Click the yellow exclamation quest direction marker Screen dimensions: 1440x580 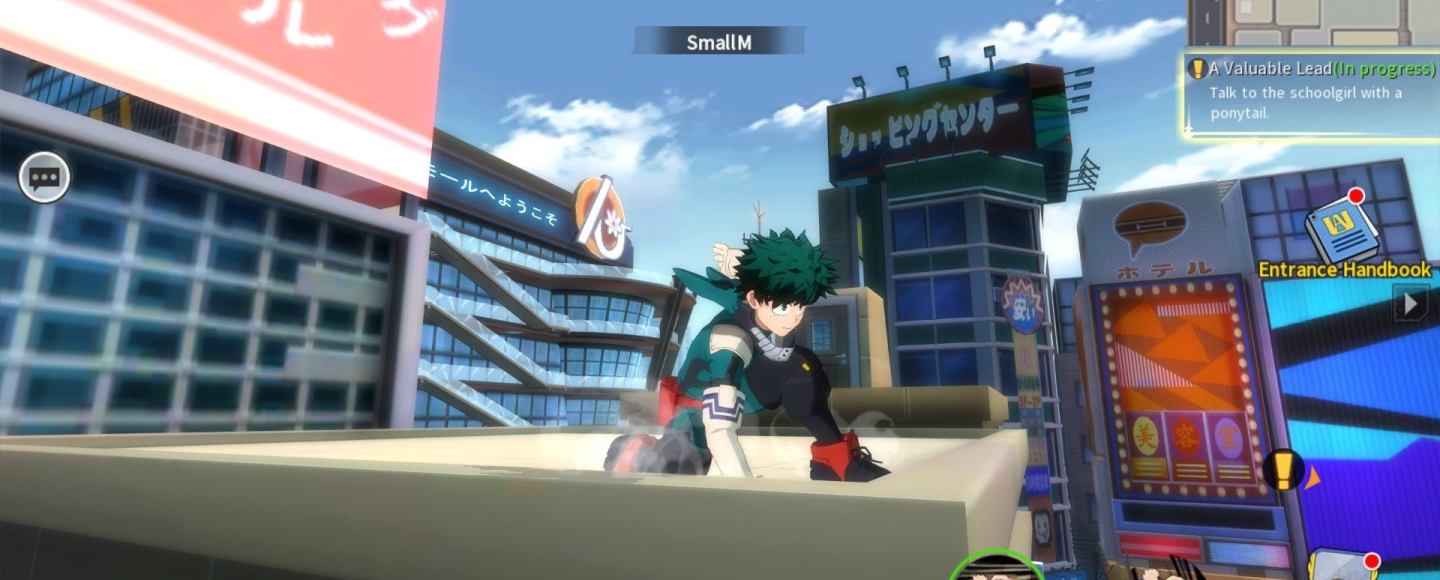(1283, 469)
